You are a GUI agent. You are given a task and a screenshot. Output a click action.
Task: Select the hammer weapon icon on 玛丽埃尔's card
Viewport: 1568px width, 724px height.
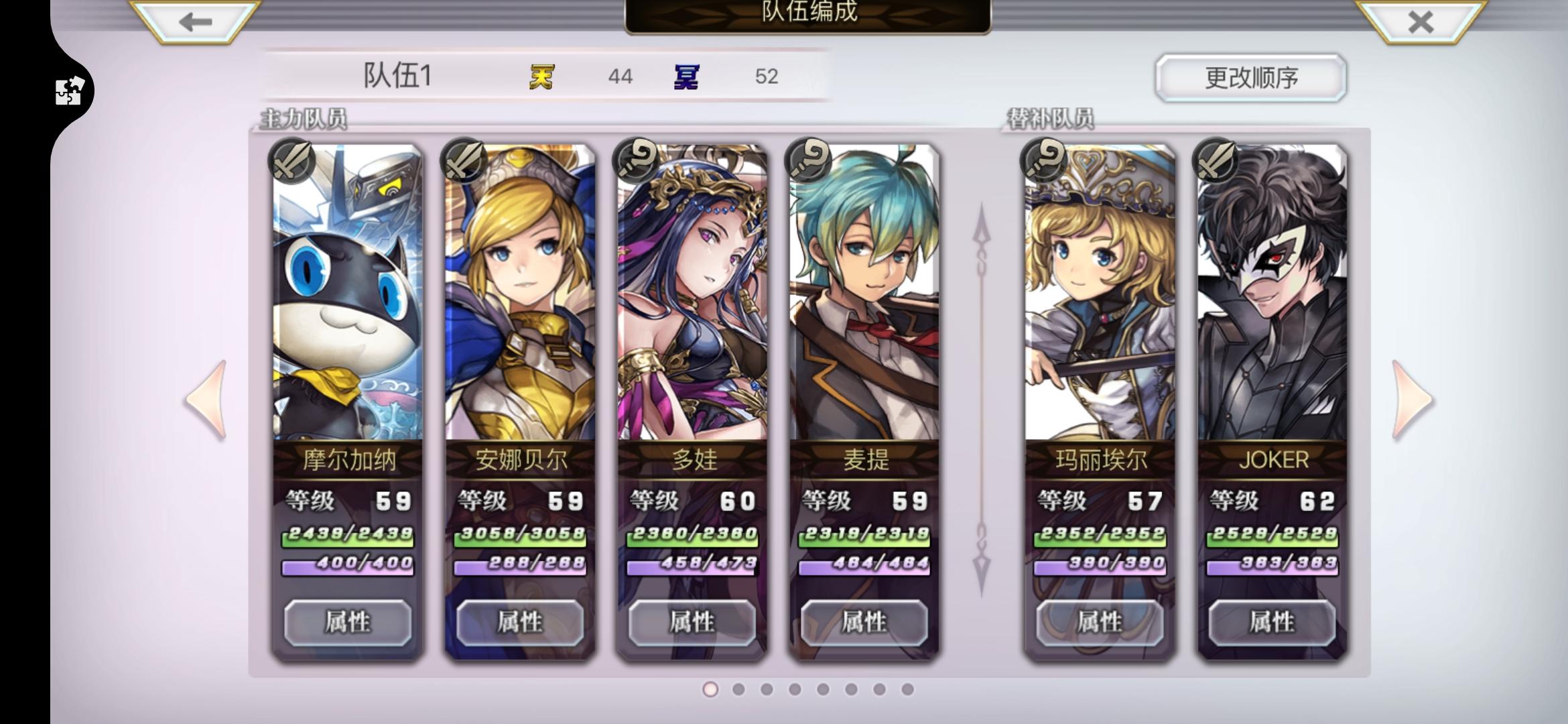tap(1044, 161)
